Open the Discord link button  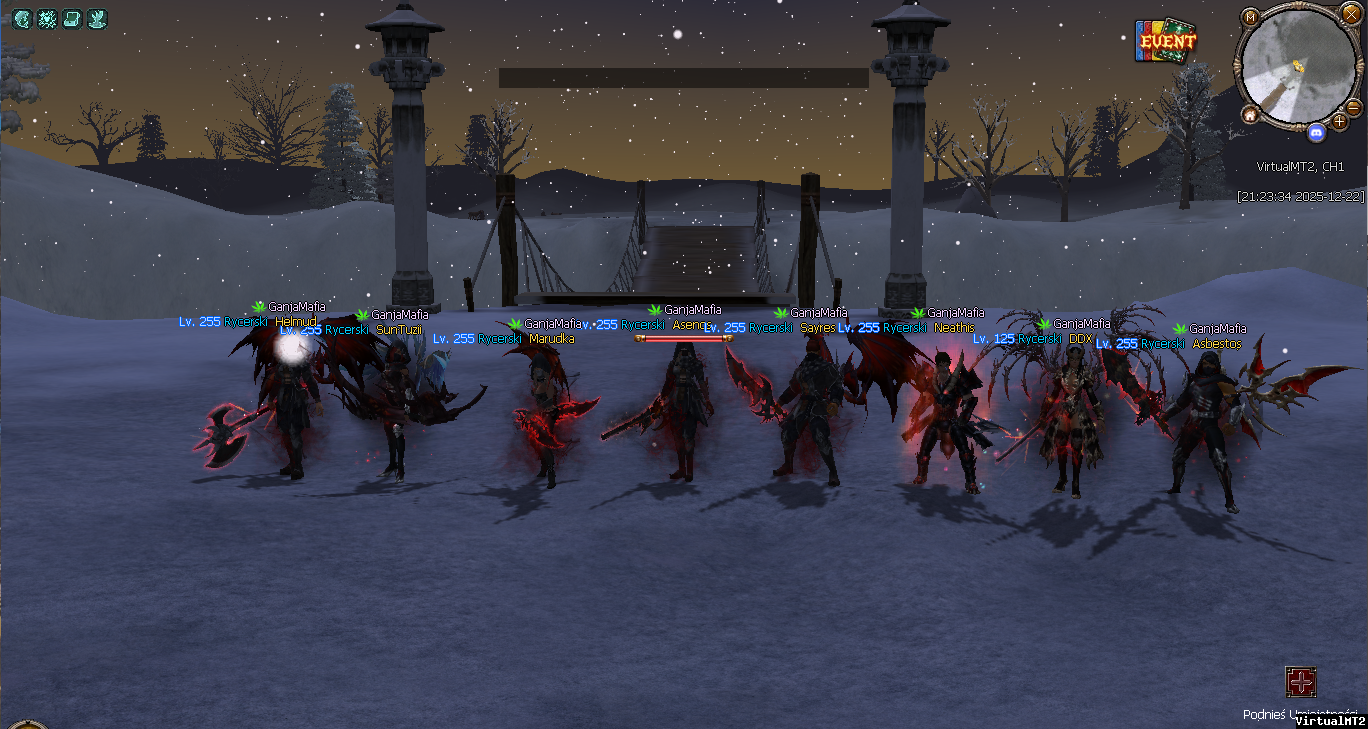pyautogui.click(x=1316, y=132)
